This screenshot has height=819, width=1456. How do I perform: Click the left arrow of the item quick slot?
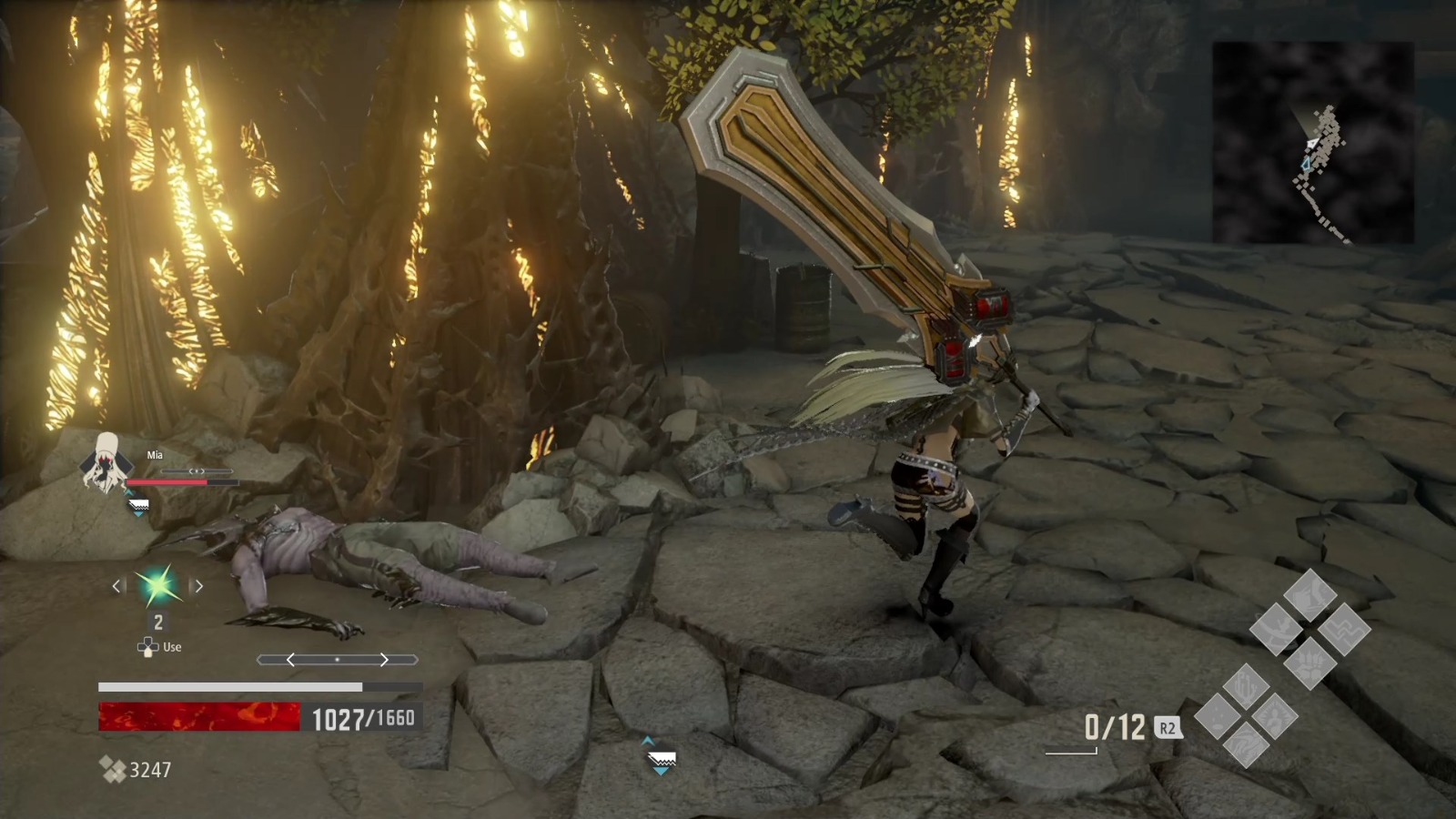[x=118, y=586]
